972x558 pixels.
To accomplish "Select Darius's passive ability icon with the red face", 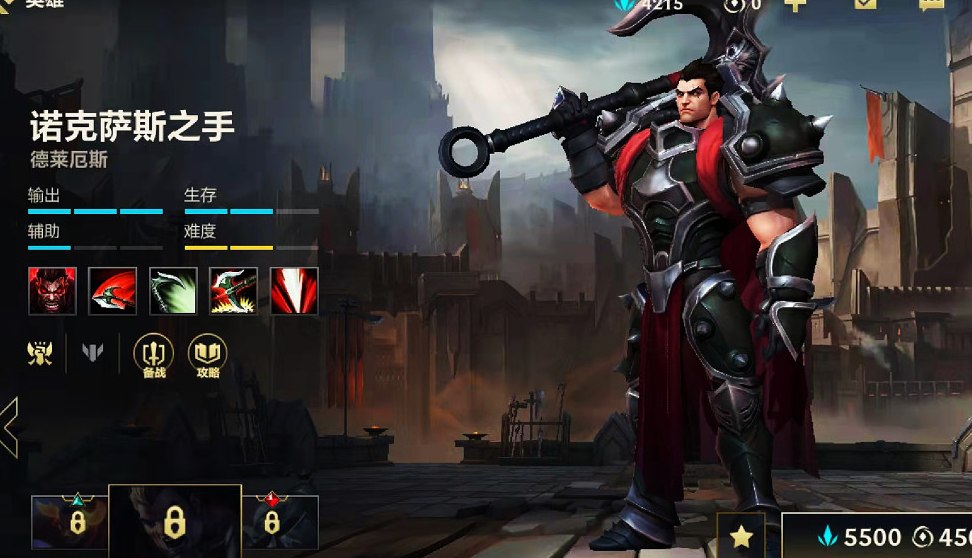I will (x=52, y=291).
